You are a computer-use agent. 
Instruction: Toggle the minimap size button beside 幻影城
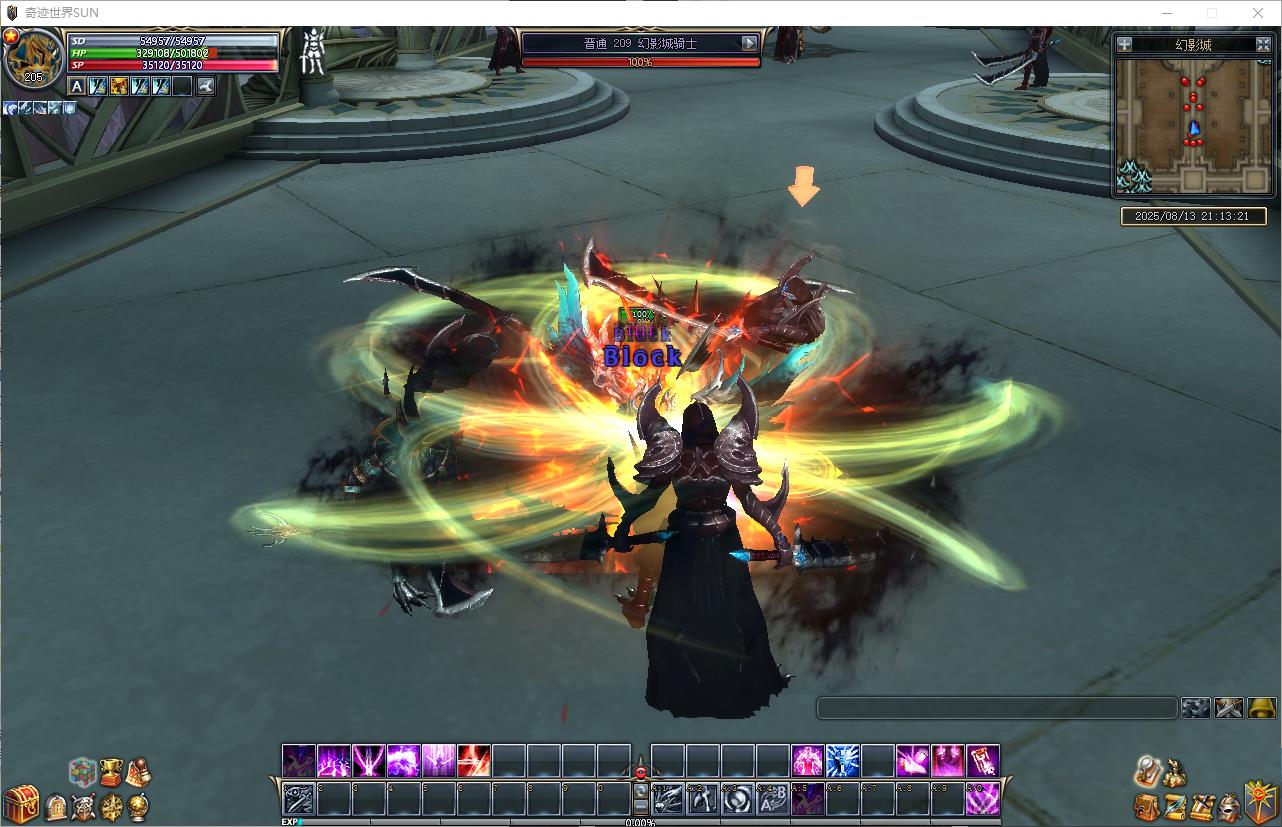1262,44
